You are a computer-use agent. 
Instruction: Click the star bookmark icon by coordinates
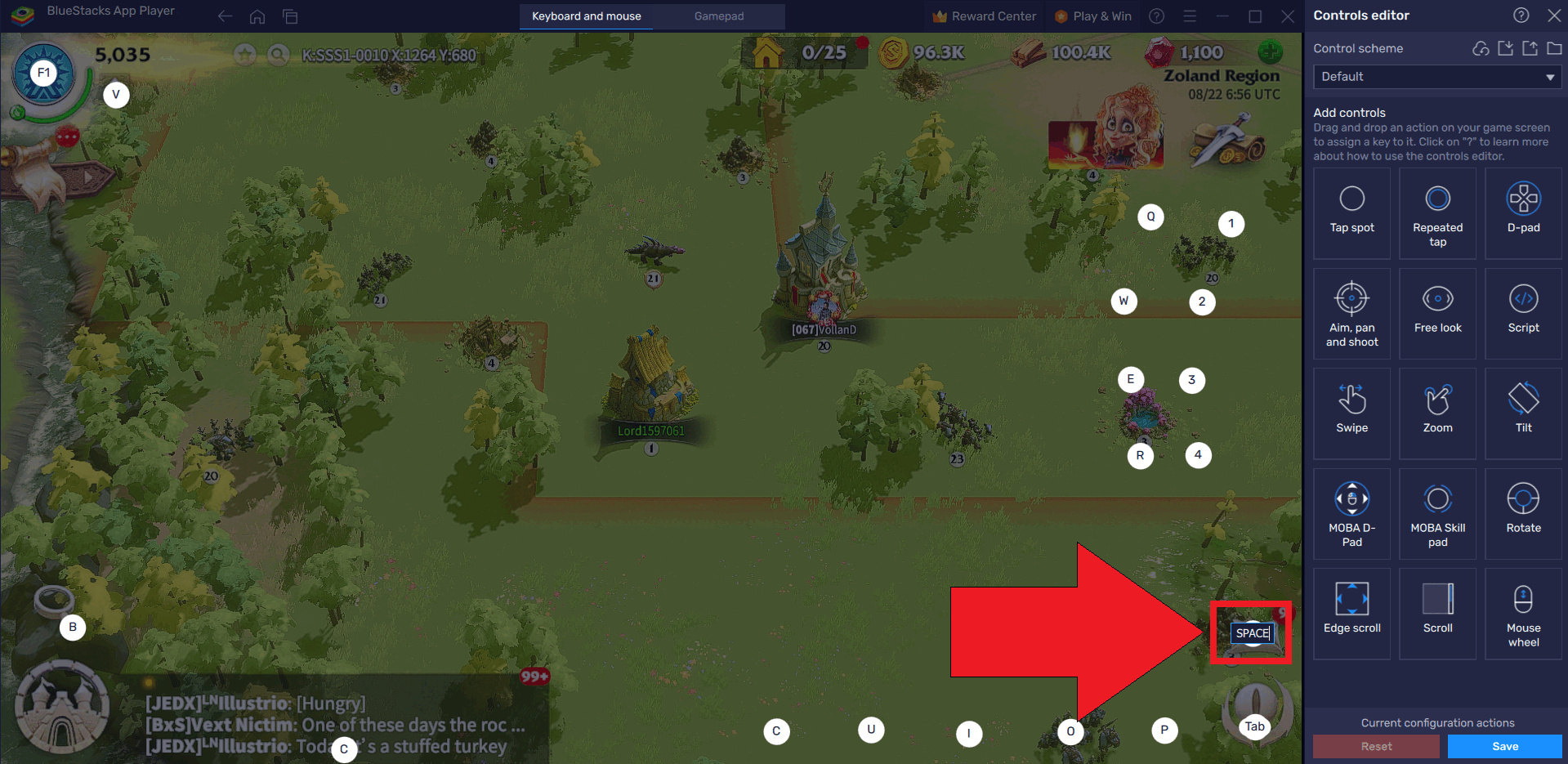245,55
